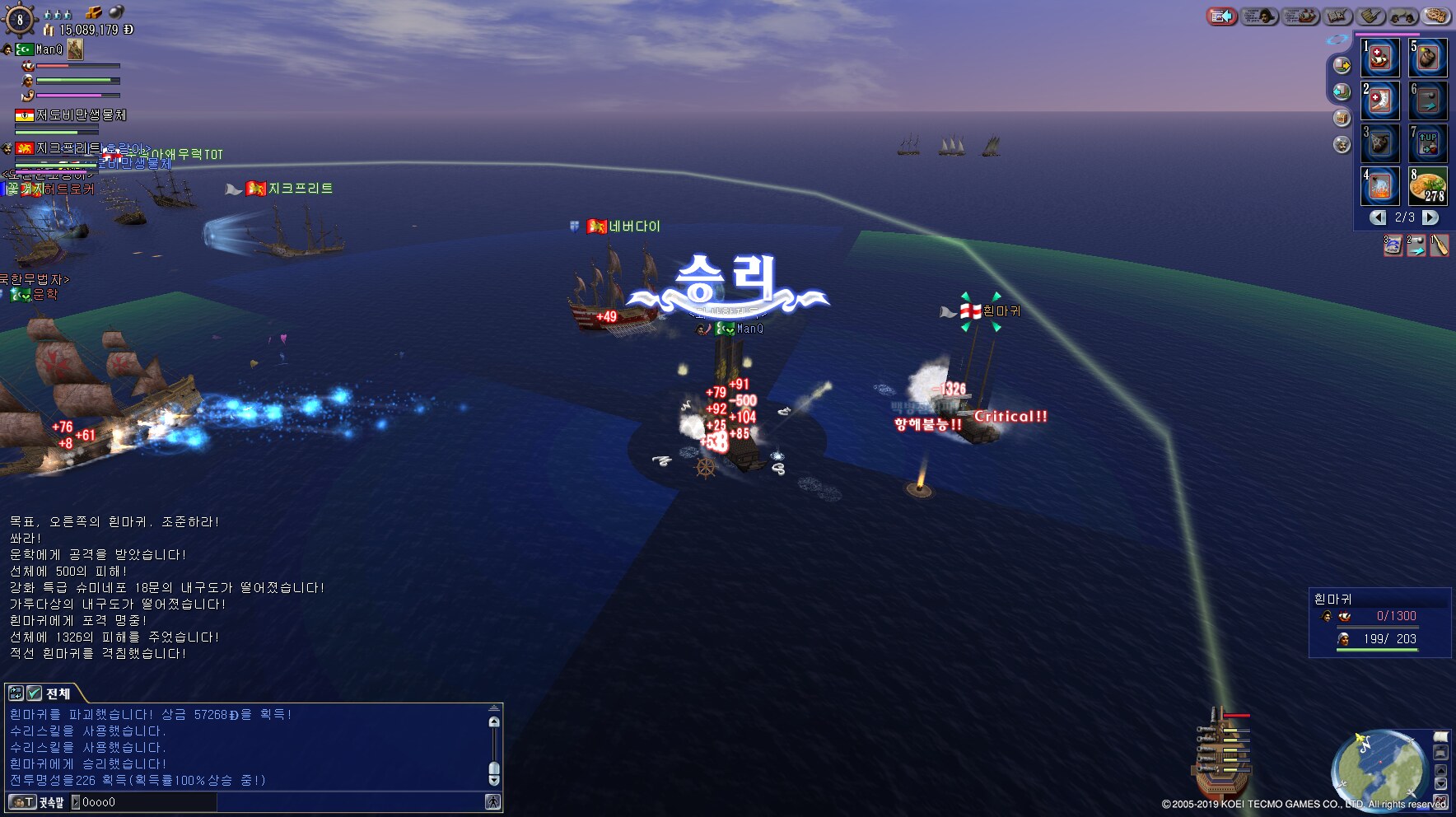Go to the next skill page
1456x817 pixels.
coord(1430,217)
